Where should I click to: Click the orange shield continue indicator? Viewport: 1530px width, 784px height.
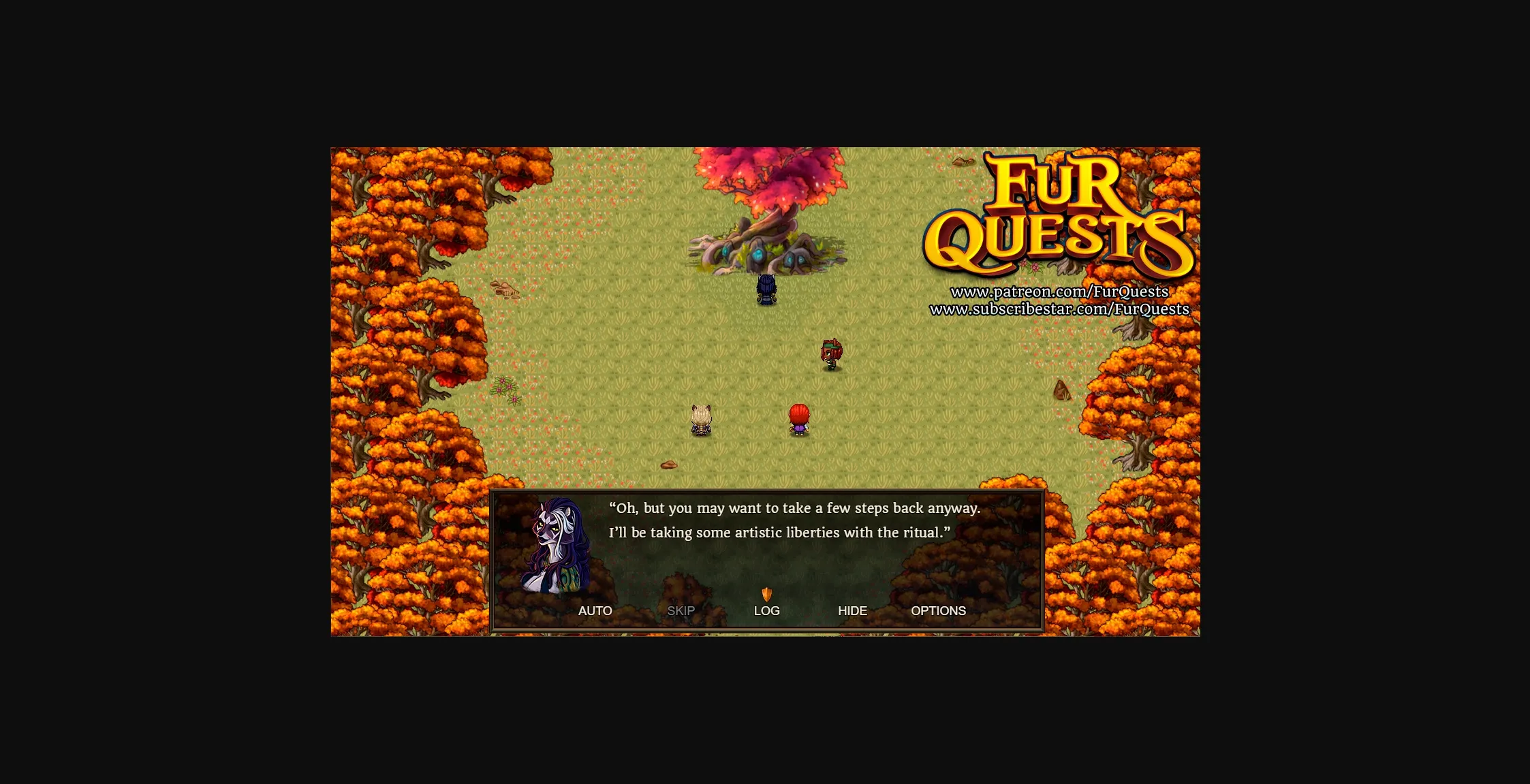(x=766, y=595)
